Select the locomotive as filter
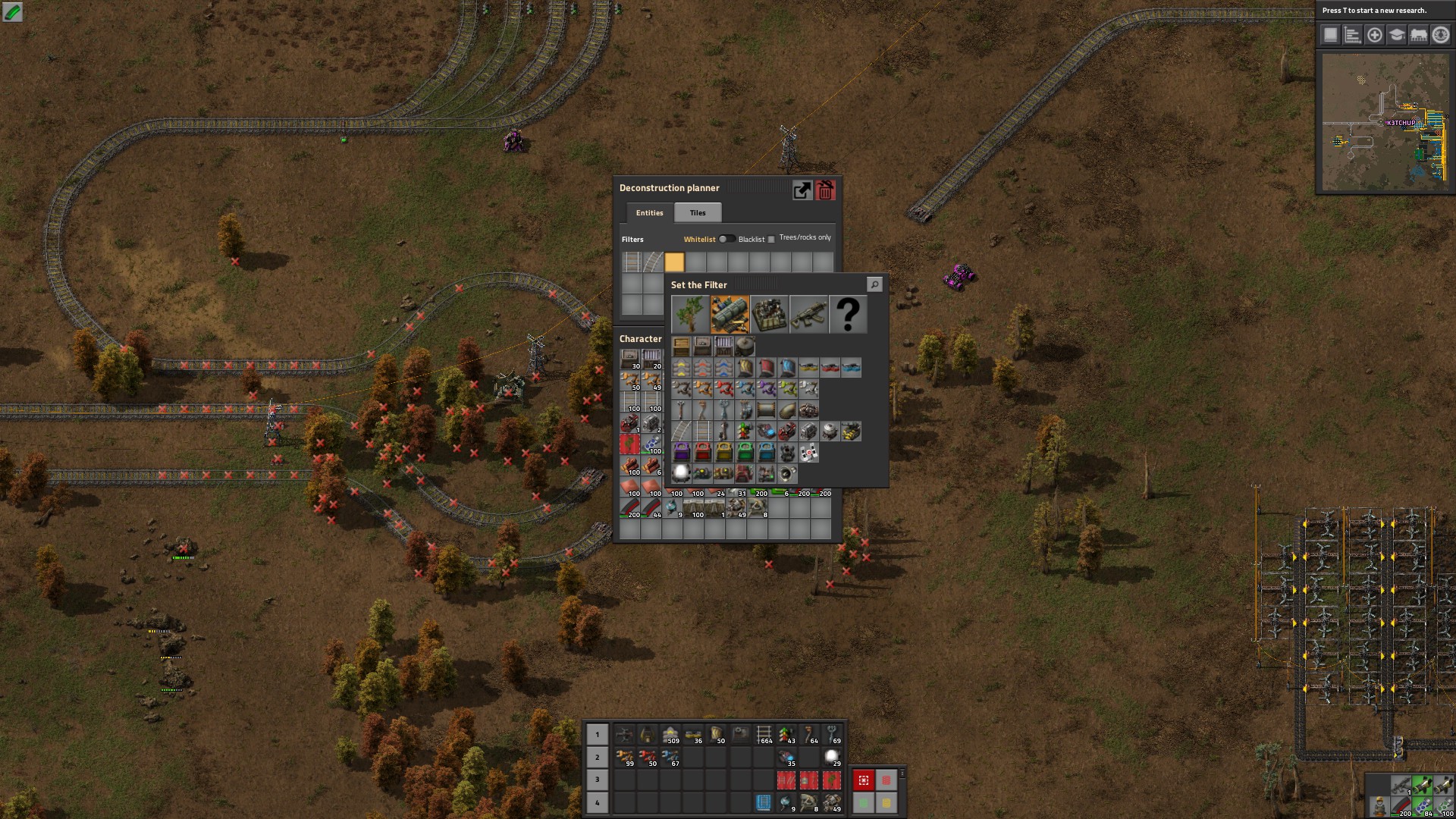Viewport: 1456px width, 819px height. click(x=787, y=431)
